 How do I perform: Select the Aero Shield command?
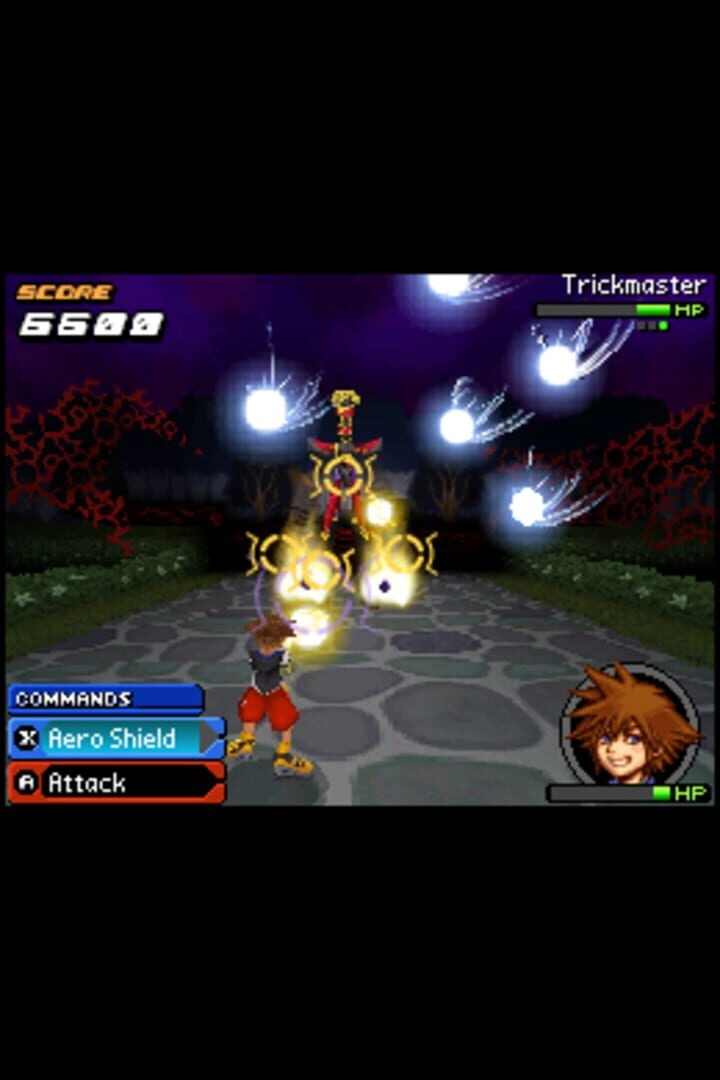pos(115,739)
